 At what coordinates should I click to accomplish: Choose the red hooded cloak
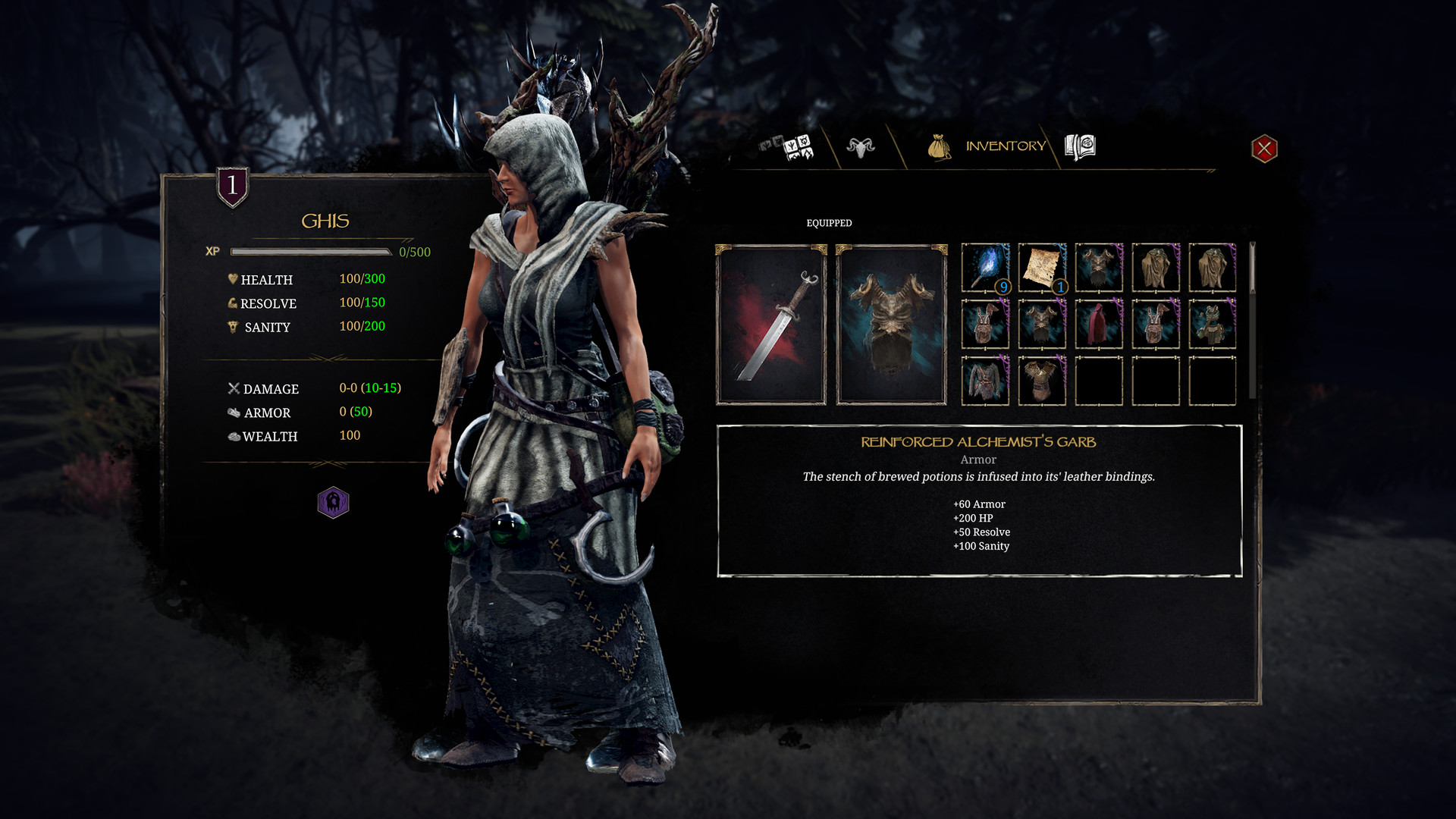click(1099, 324)
